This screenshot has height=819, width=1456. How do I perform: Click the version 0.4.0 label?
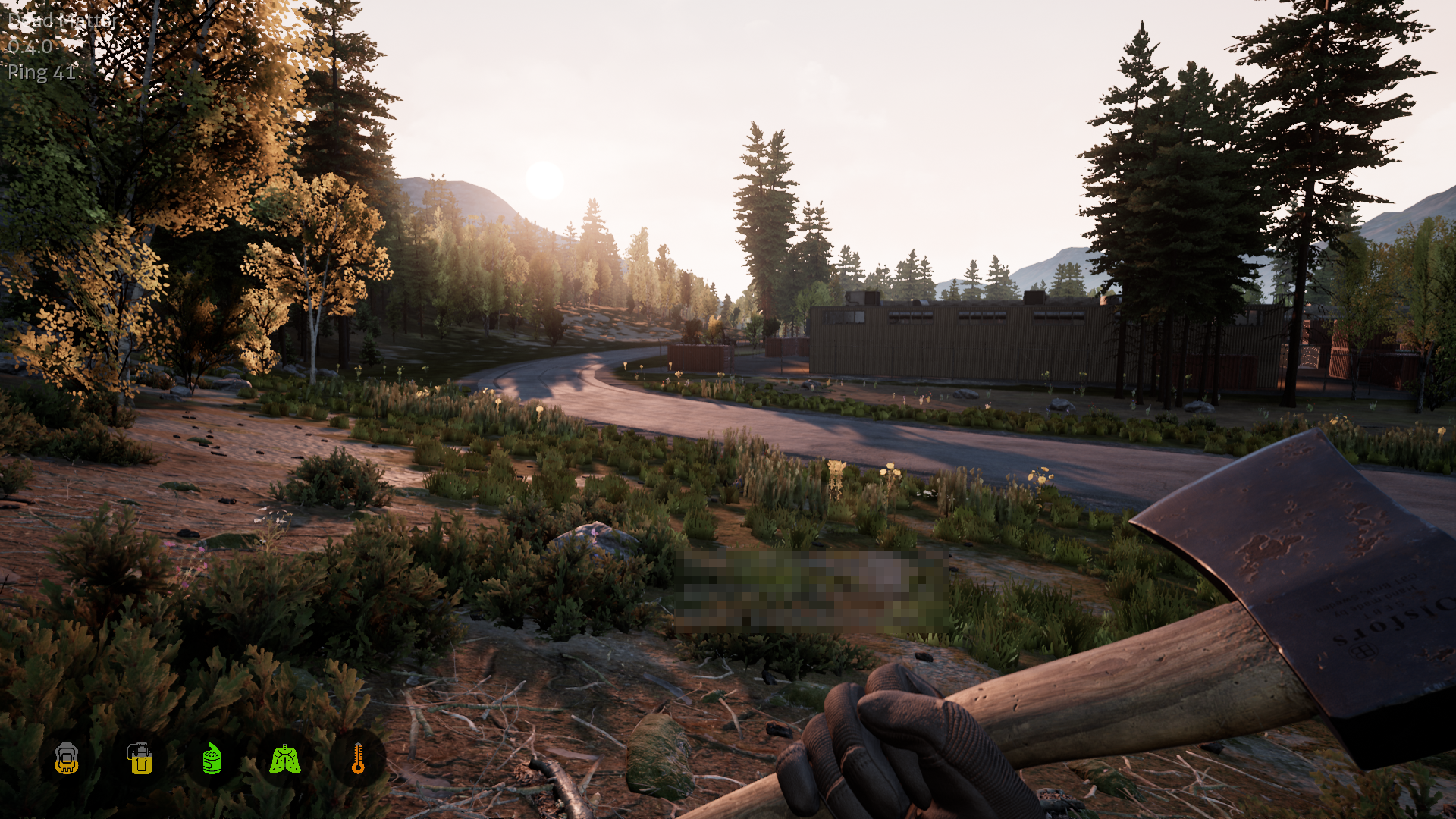pyautogui.click(x=30, y=47)
